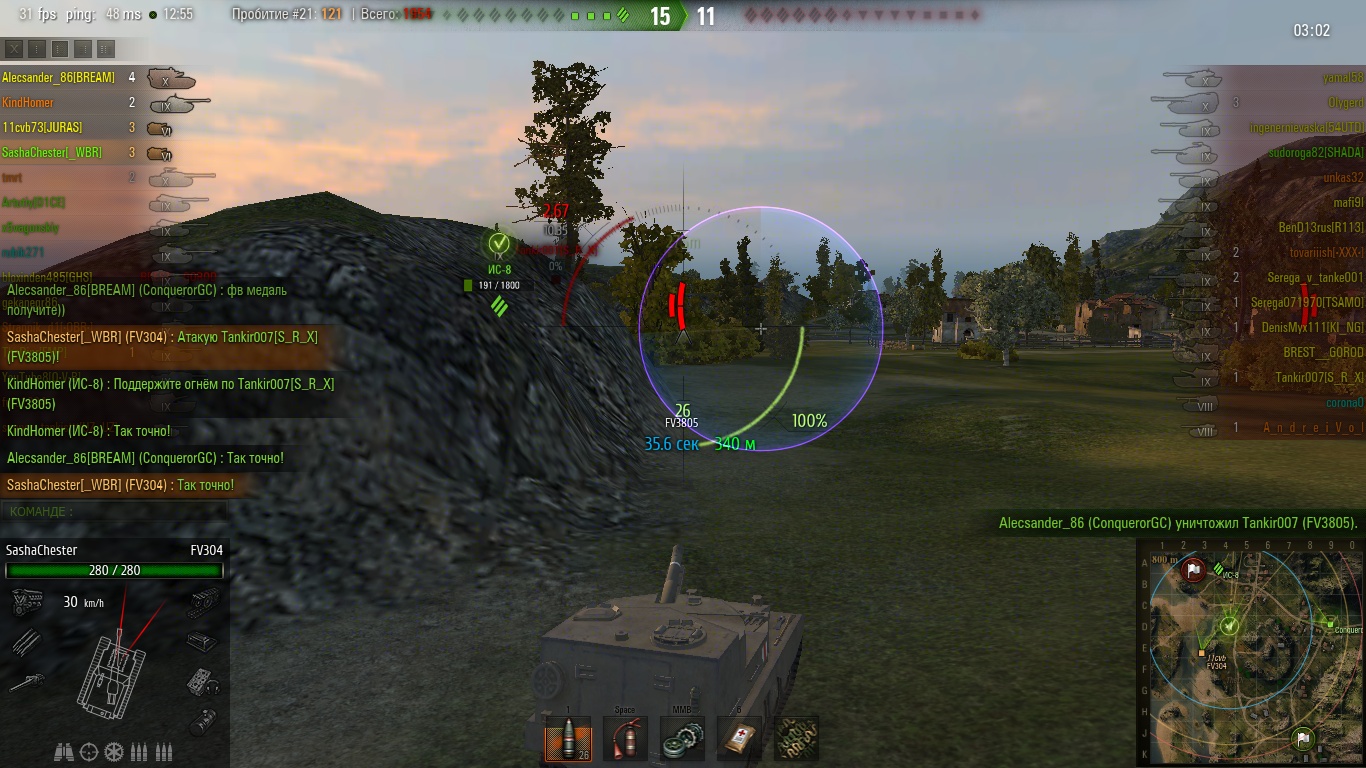Select Alecsander_86[BREAM] in the team list
The width and height of the screenshot is (1366, 768).
point(58,78)
